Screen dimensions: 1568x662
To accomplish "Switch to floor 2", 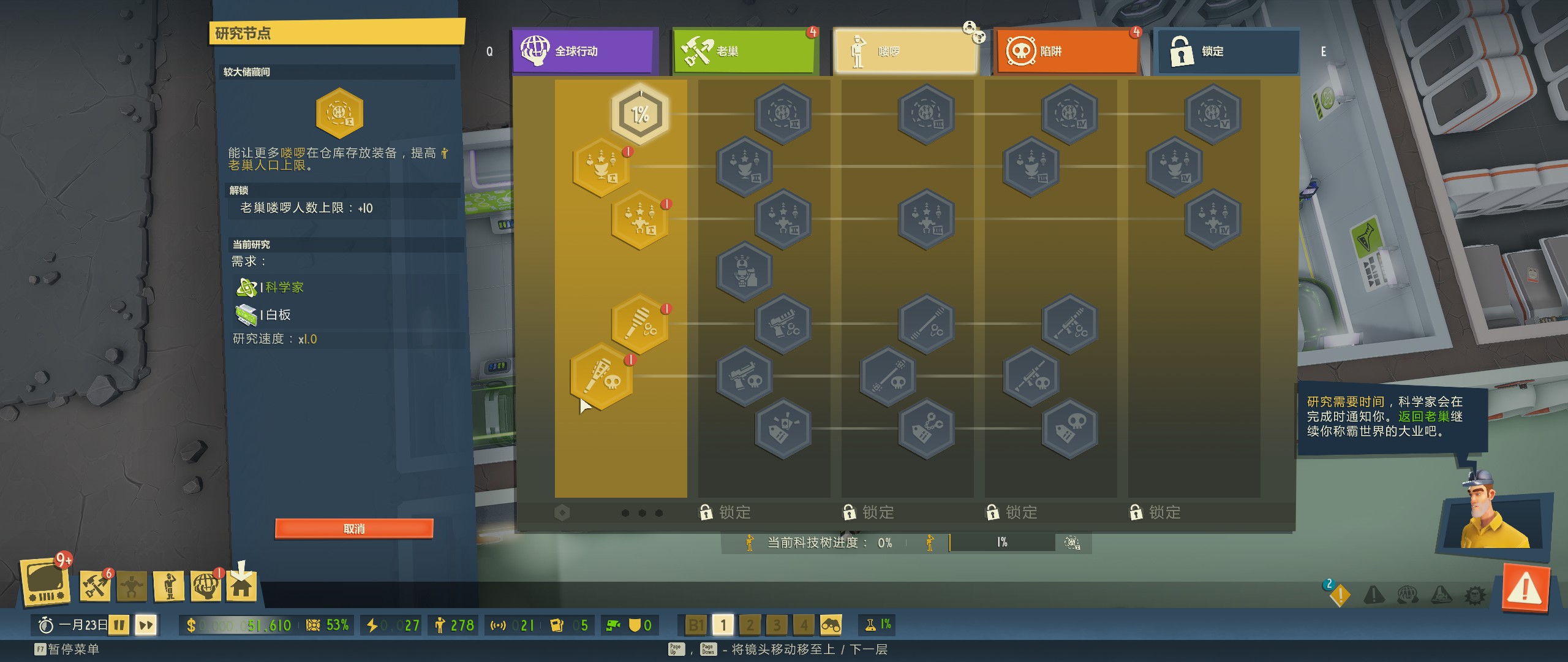I will click(x=750, y=625).
